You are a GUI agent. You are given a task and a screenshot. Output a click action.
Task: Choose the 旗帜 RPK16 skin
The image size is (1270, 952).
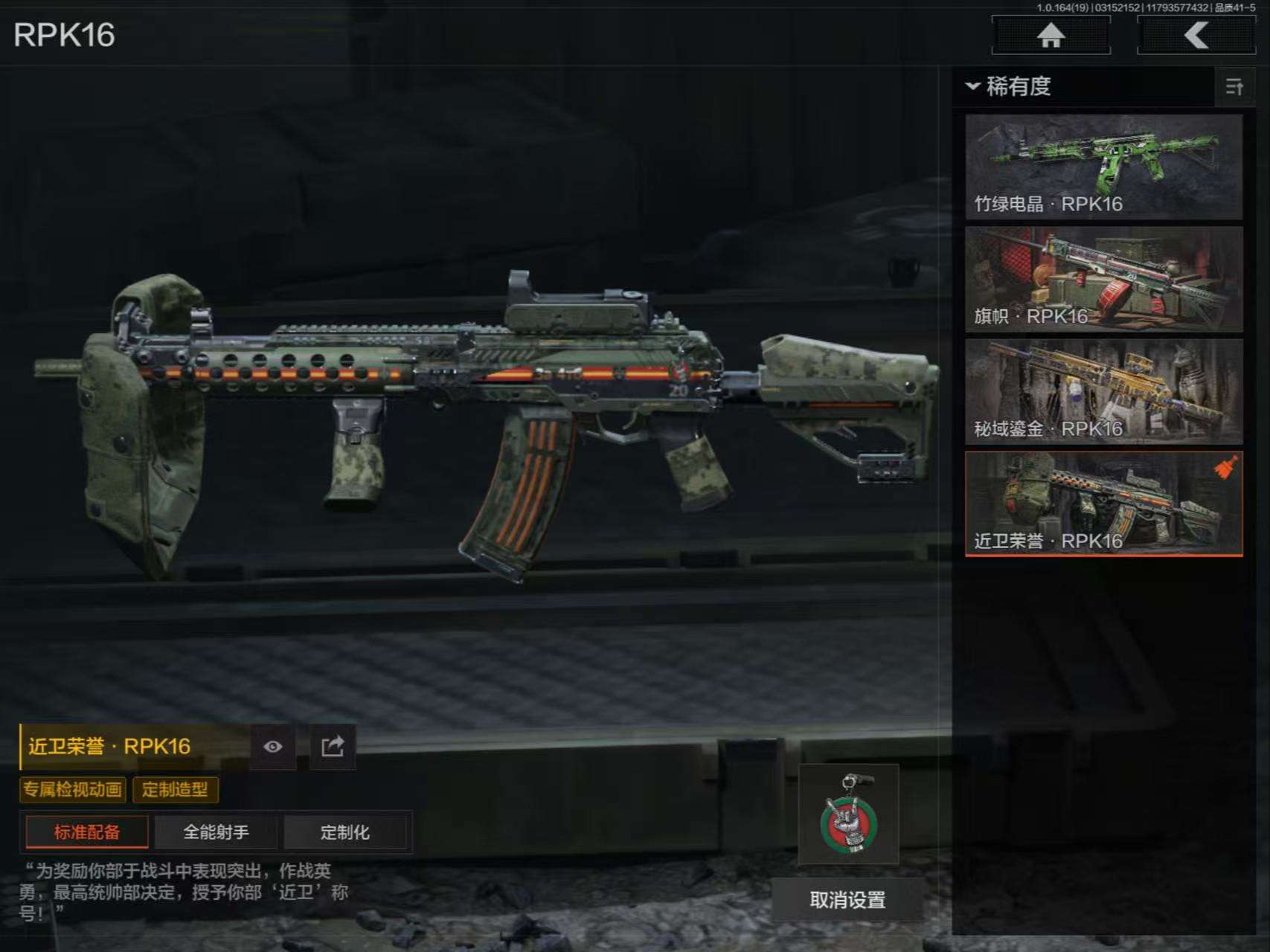[1103, 280]
